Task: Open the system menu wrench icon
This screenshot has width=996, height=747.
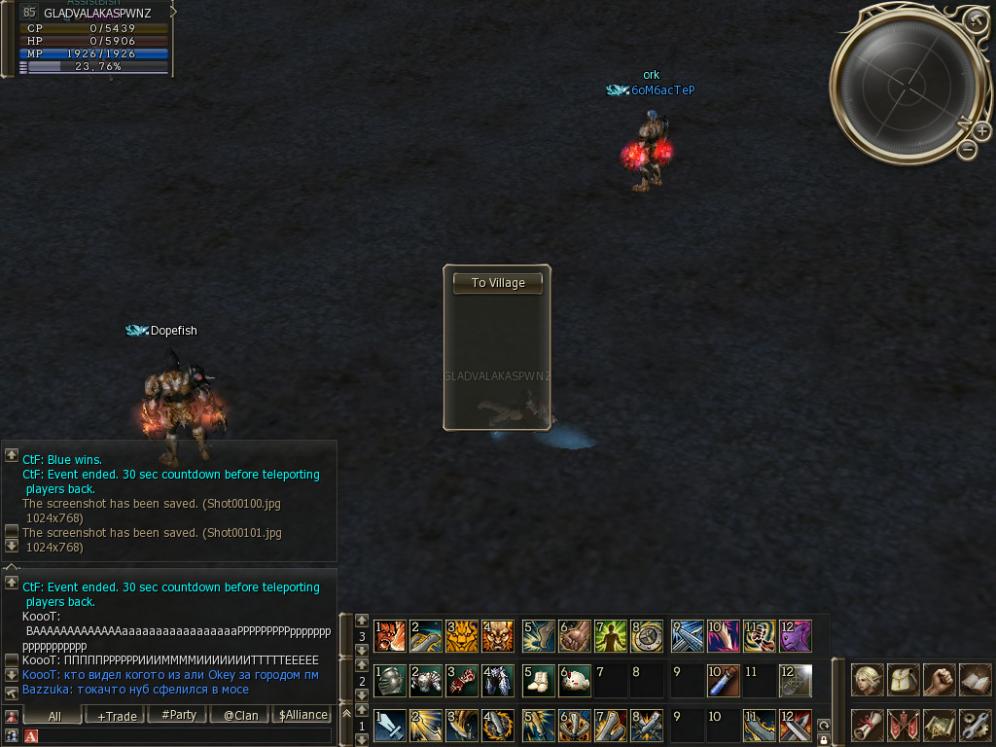Action: 975,723
